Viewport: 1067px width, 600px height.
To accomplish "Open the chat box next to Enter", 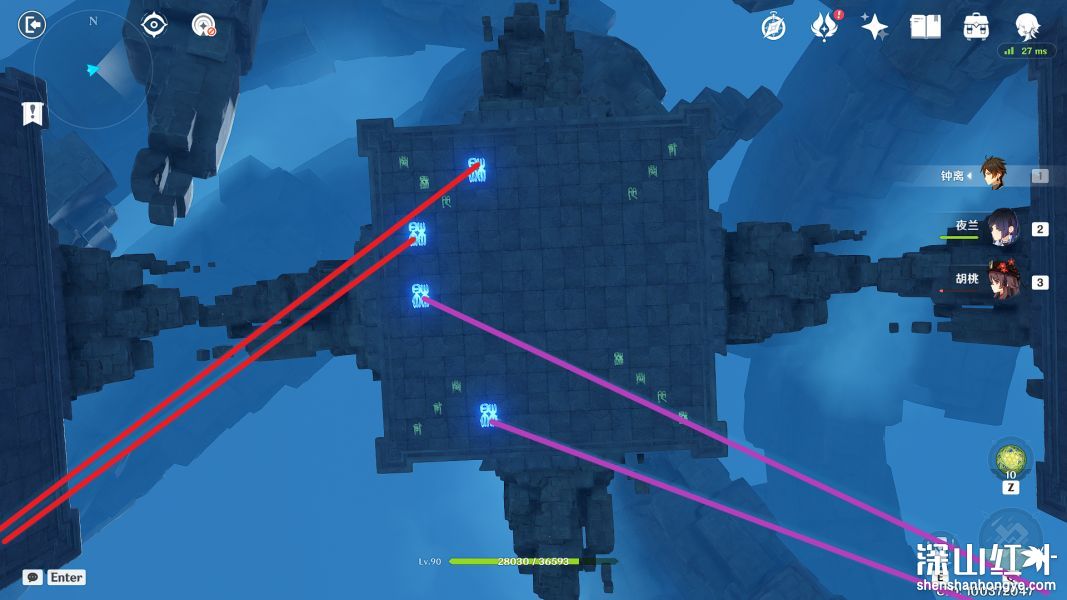I will tap(33, 577).
